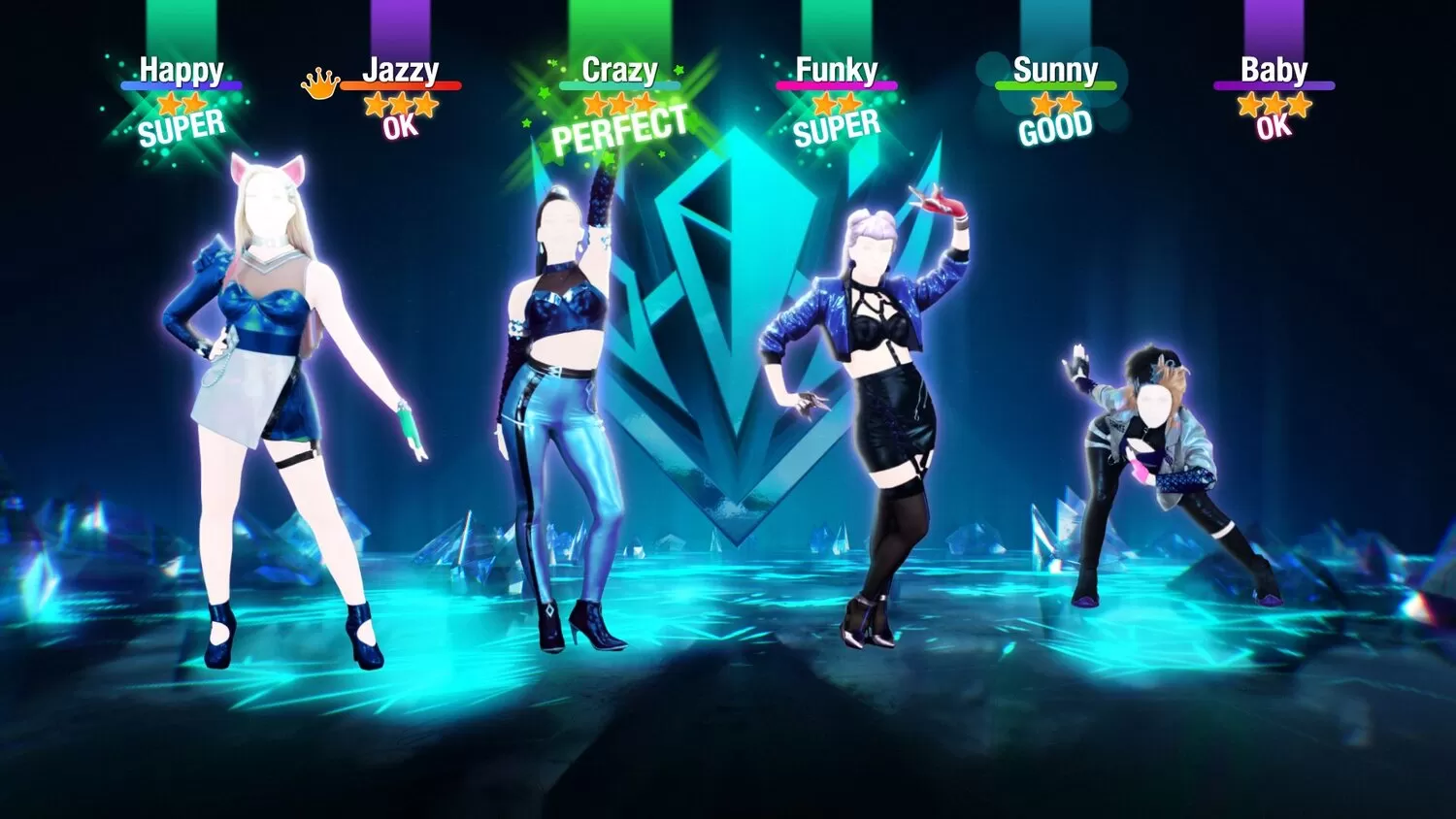This screenshot has height=819, width=1456.
Task: Toggle Crazy's PERFECT rating badge
Action: pyautogui.click(x=621, y=127)
